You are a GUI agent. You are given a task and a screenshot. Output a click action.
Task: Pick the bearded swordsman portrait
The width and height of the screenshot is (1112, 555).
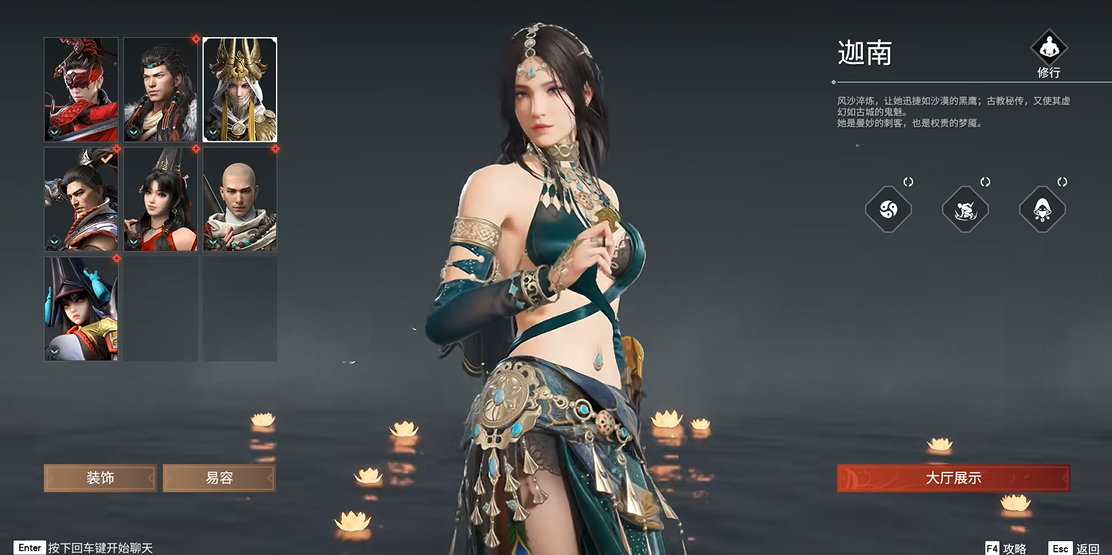coord(81,199)
